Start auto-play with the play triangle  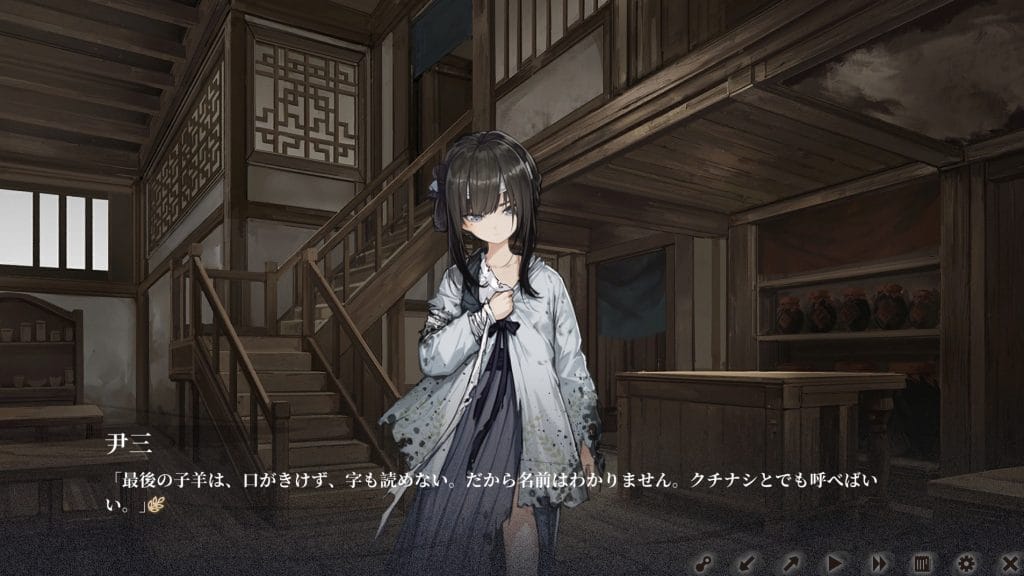coord(835,563)
